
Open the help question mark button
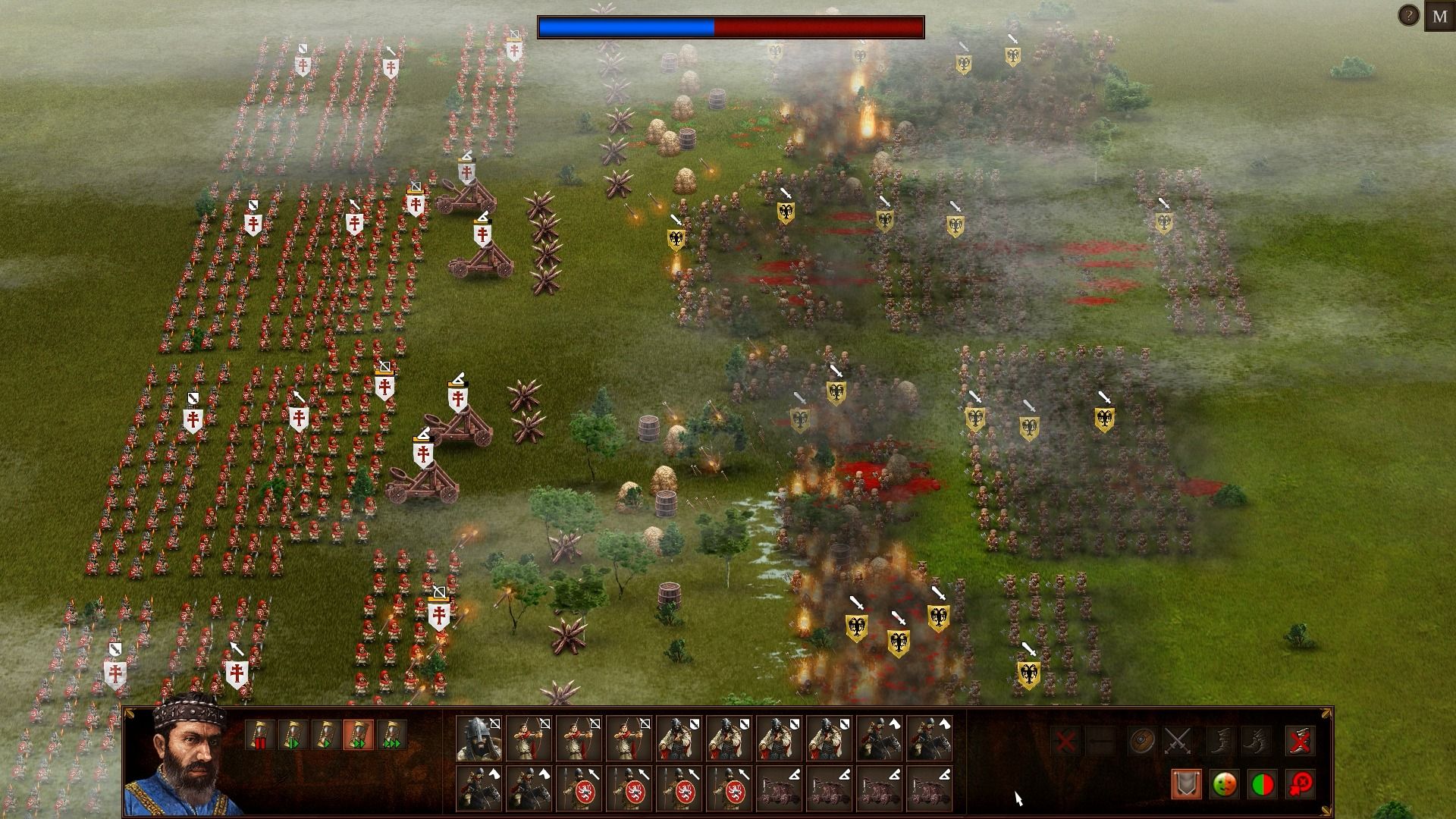click(x=1408, y=15)
